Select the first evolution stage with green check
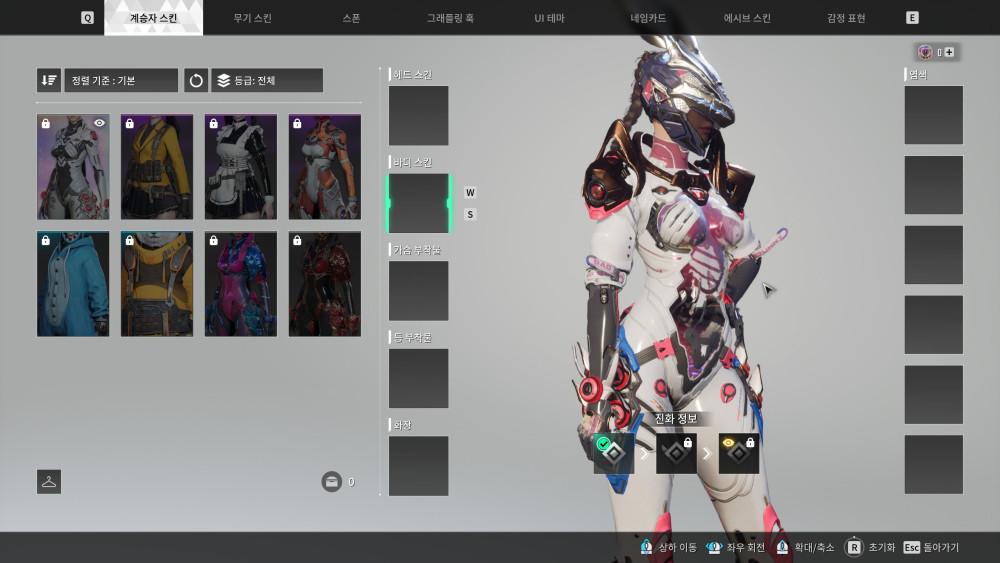 [614, 453]
